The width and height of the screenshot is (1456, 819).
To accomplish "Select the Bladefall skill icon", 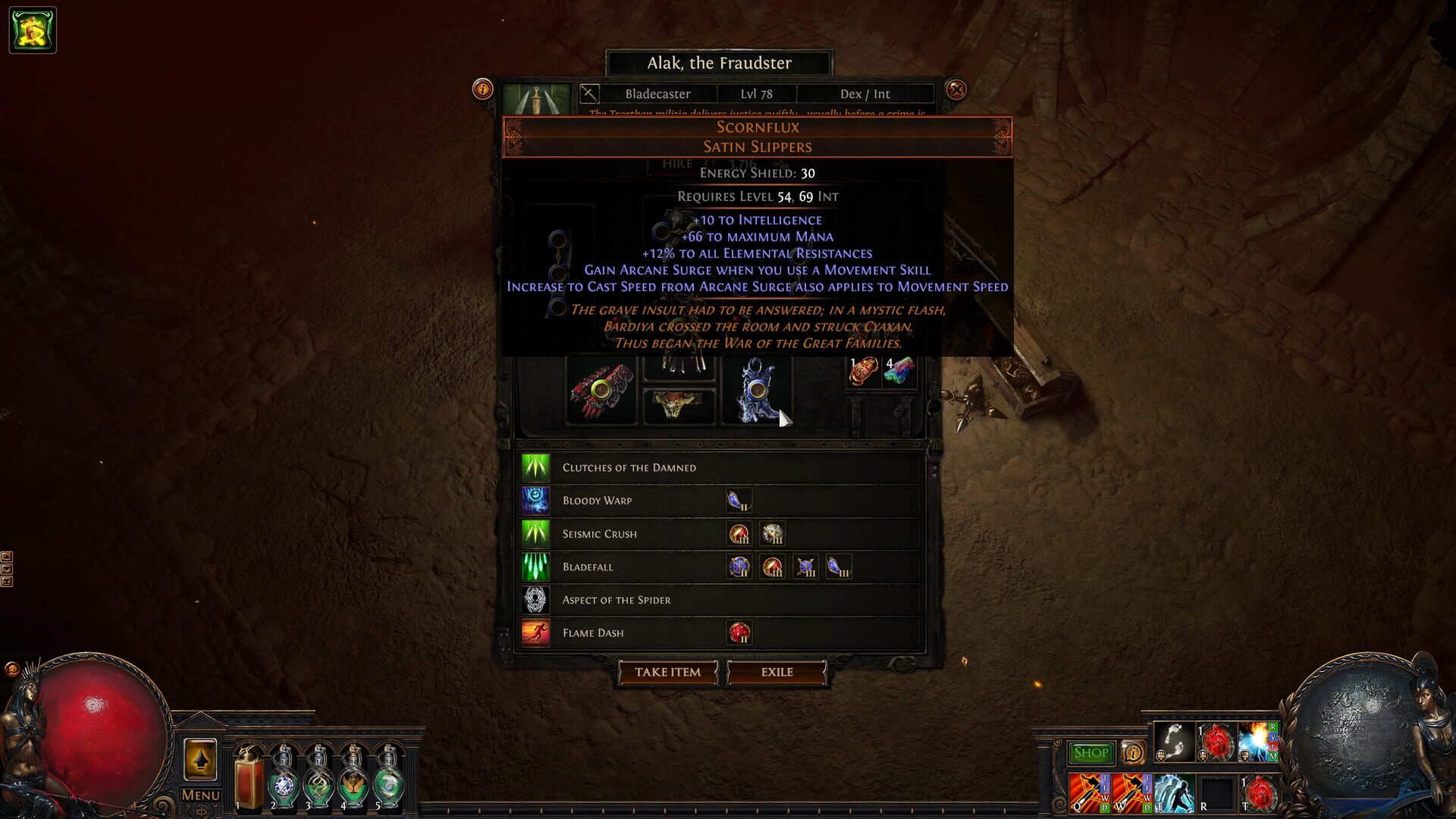I will (x=536, y=567).
